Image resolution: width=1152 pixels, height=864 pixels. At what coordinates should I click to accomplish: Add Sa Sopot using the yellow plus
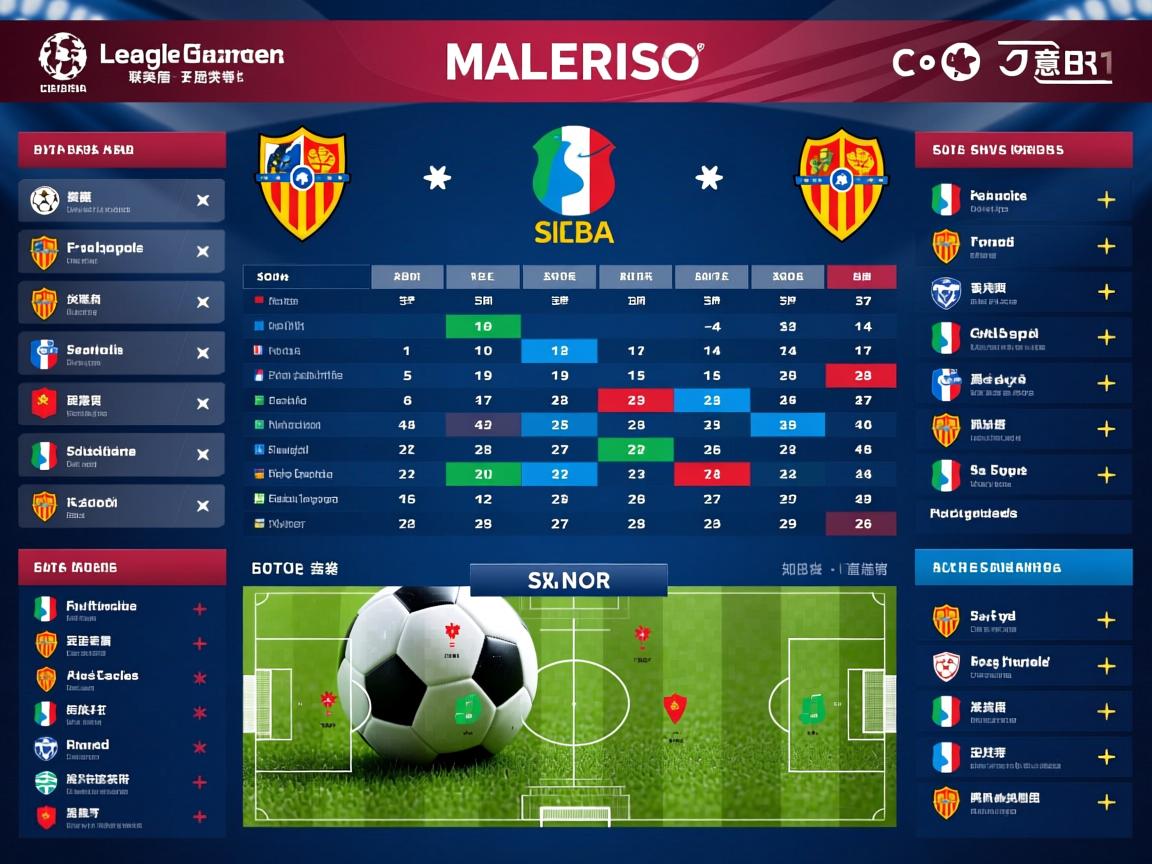[x=1106, y=475]
